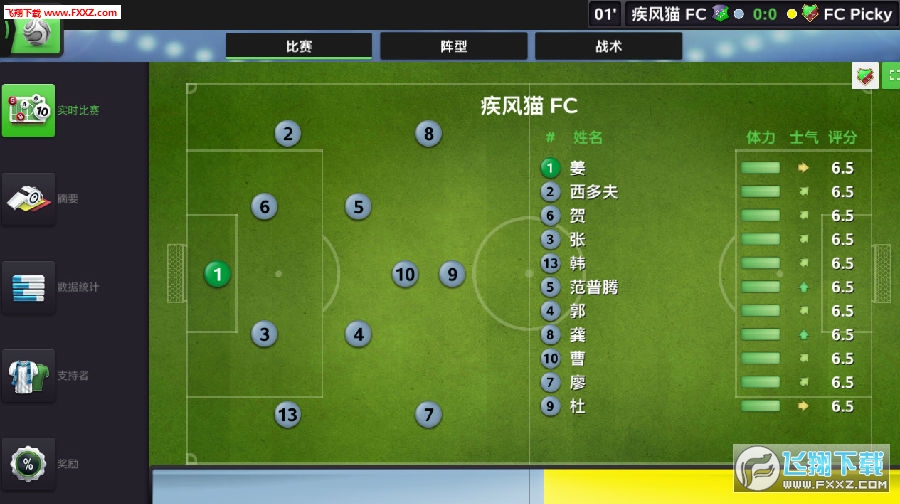The height and width of the screenshot is (504, 900).
Task: Click the football icon at the top-left corner
Action: (x=35, y=30)
